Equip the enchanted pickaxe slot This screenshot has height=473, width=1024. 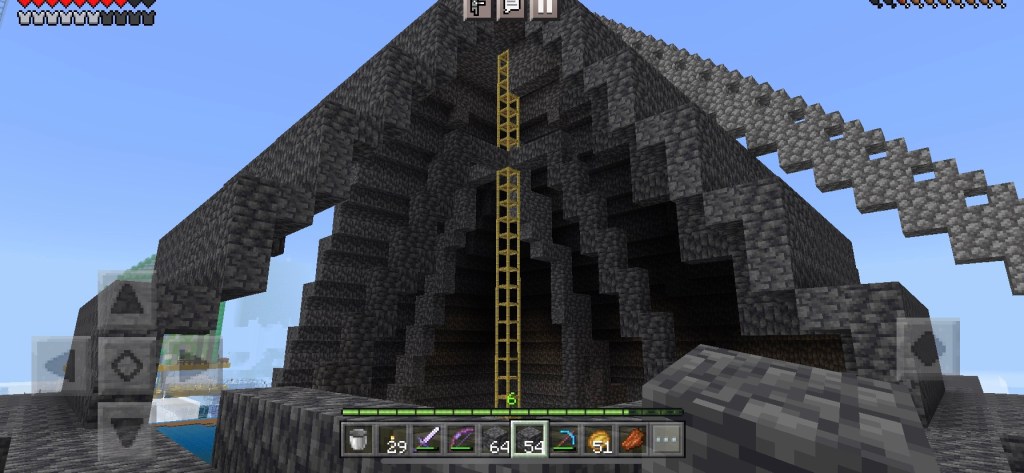563,438
